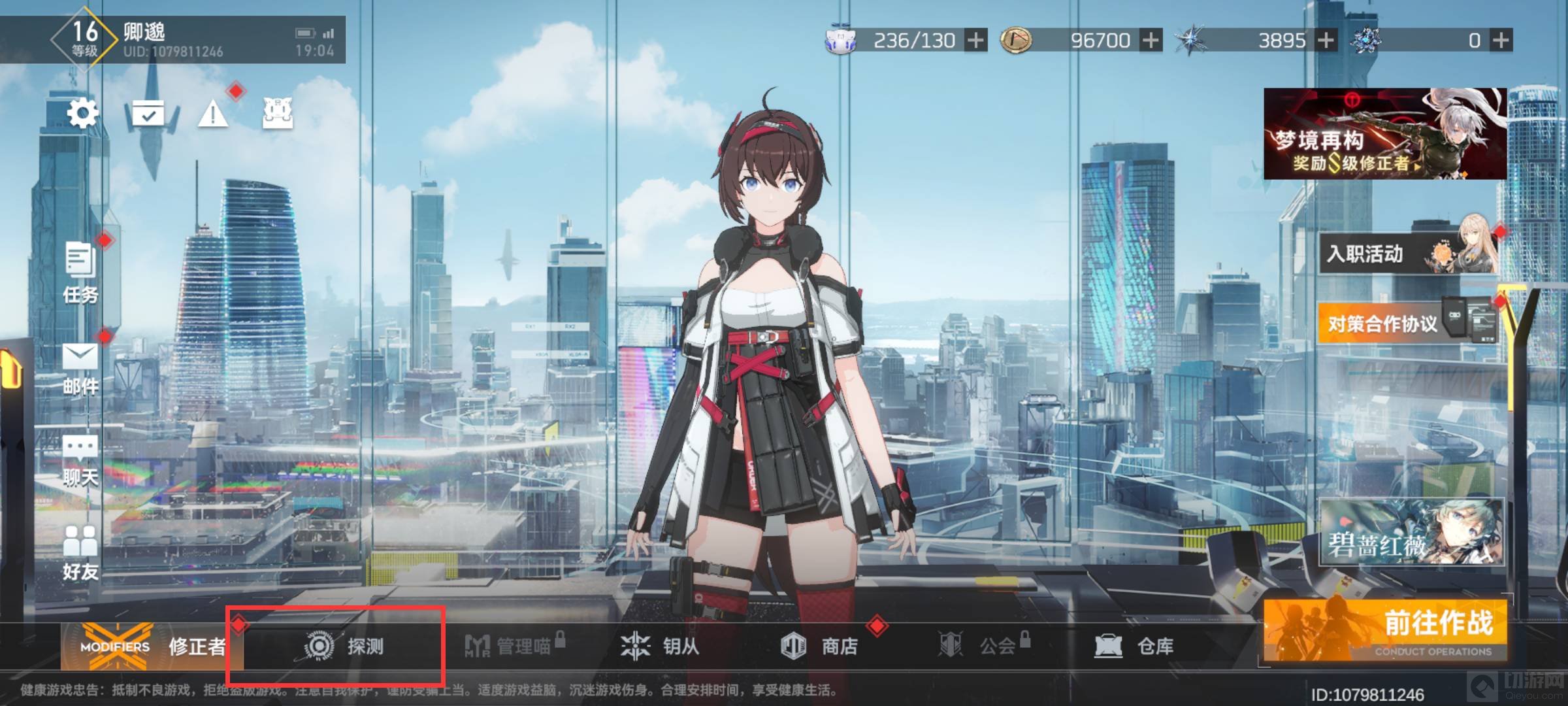Open the 好友 friends list
This screenshot has width=1568, height=706.
[80, 554]
